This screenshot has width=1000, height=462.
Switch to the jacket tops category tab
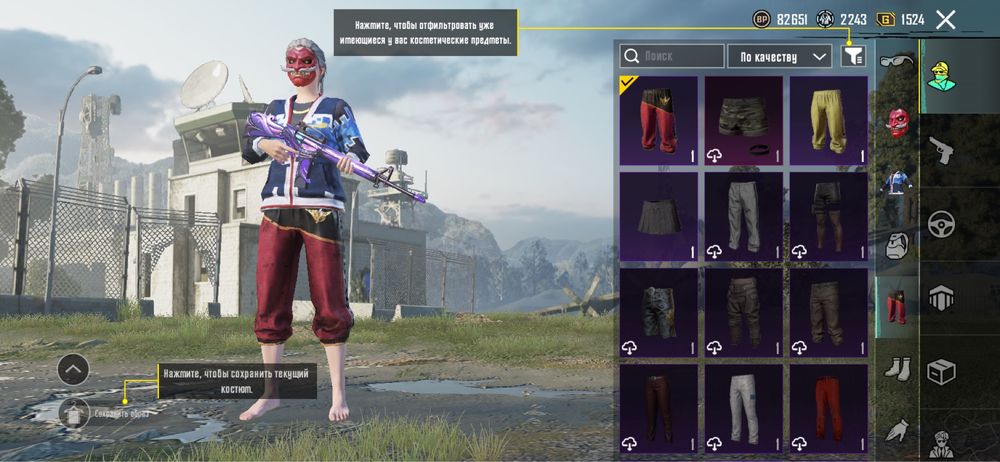tap(896, 183)
